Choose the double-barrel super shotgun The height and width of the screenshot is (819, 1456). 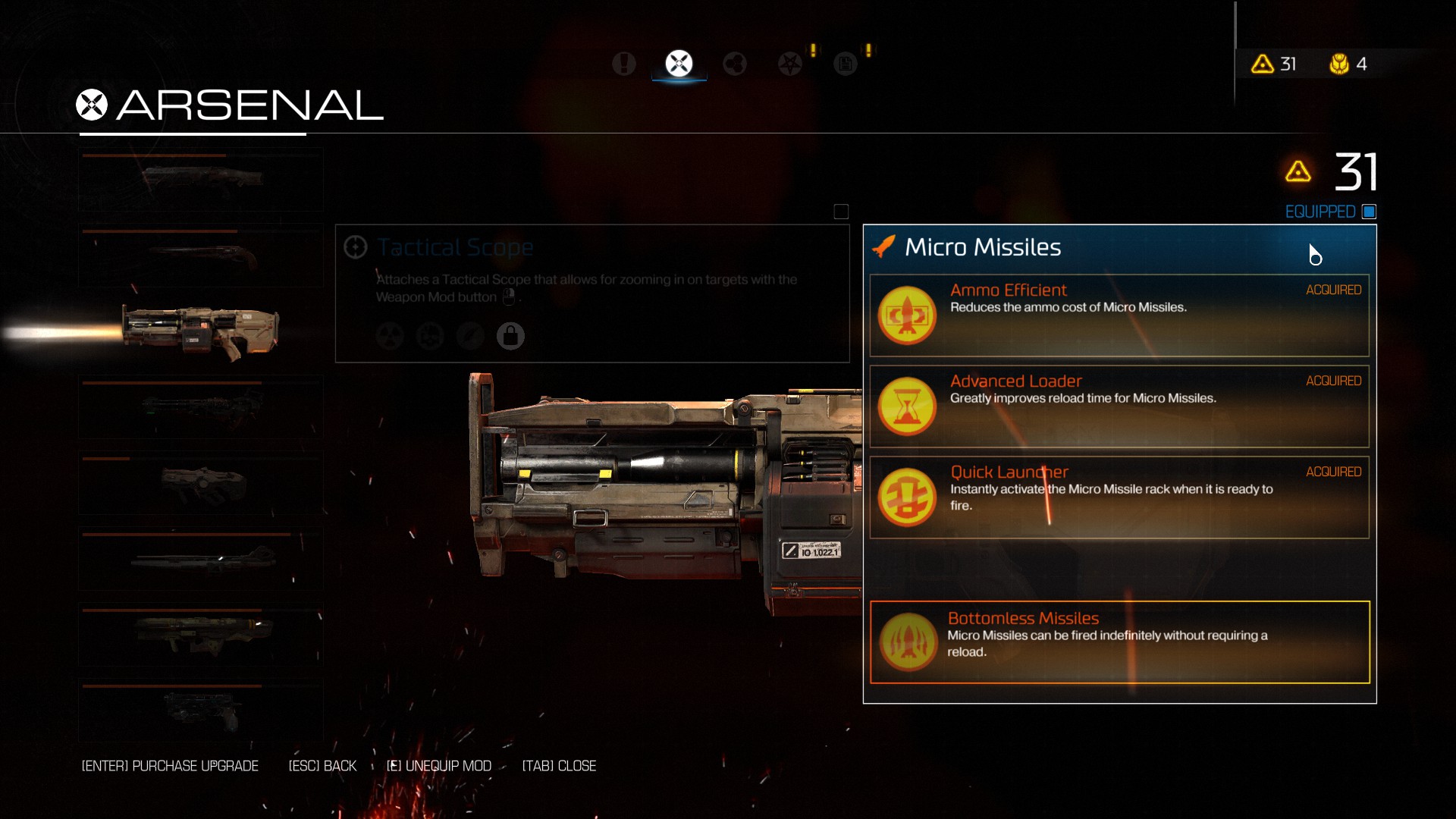[201, 256]
